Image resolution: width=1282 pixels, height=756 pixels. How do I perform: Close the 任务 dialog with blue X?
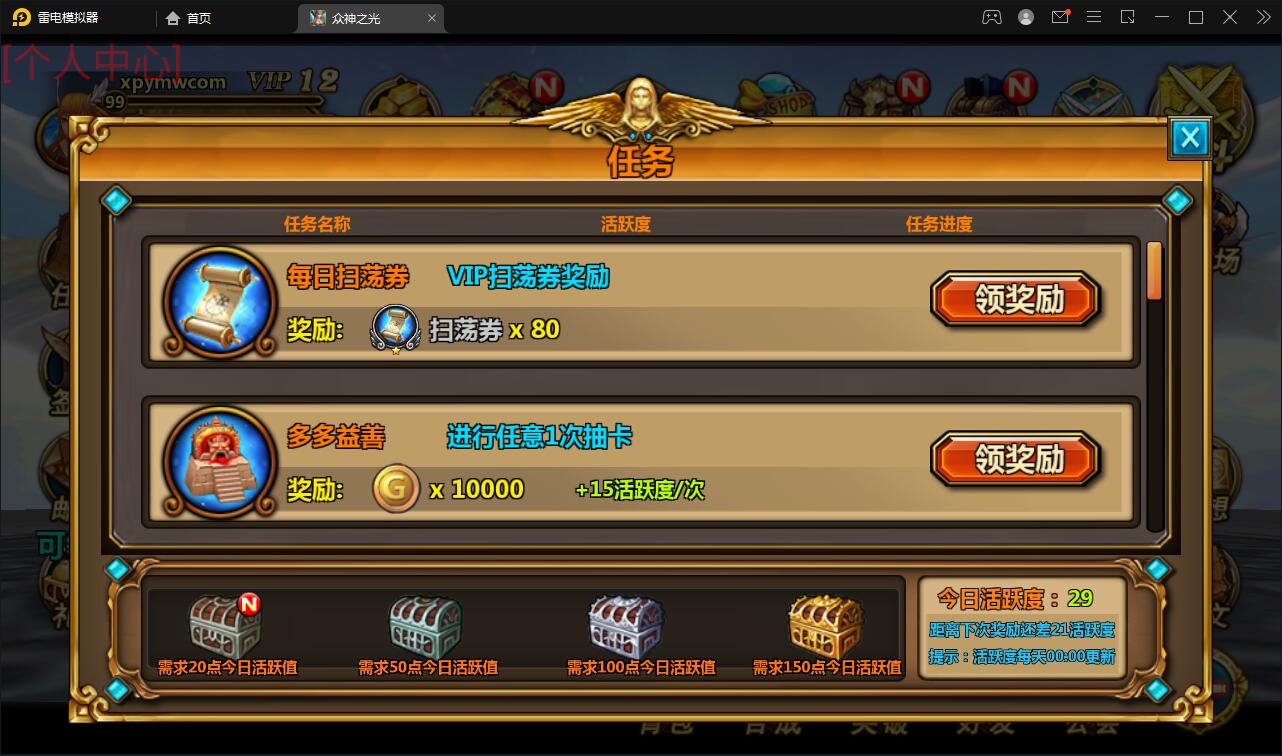(x=1189, y=138)
